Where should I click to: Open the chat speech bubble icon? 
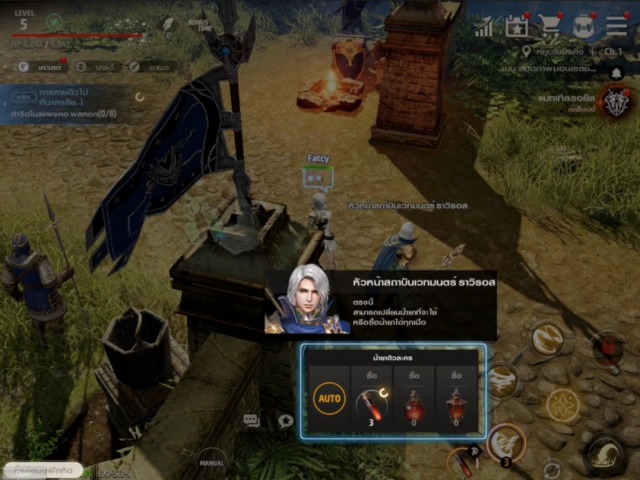pos(251,421)
